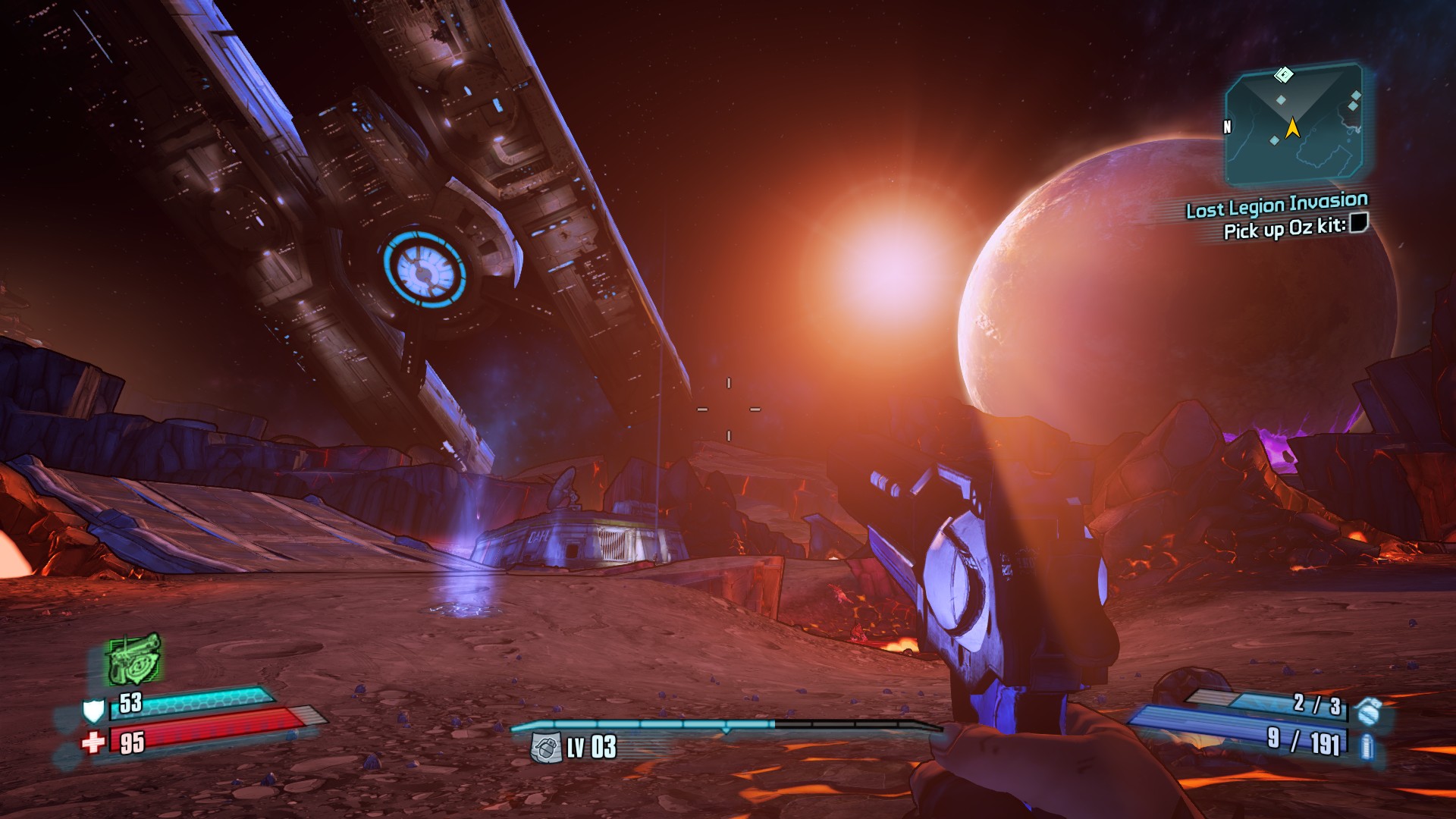The width and height of the screenshot is (1456, 819).
Task: Check the Pick up Oz kit objective box
Action: (1359, 223)
